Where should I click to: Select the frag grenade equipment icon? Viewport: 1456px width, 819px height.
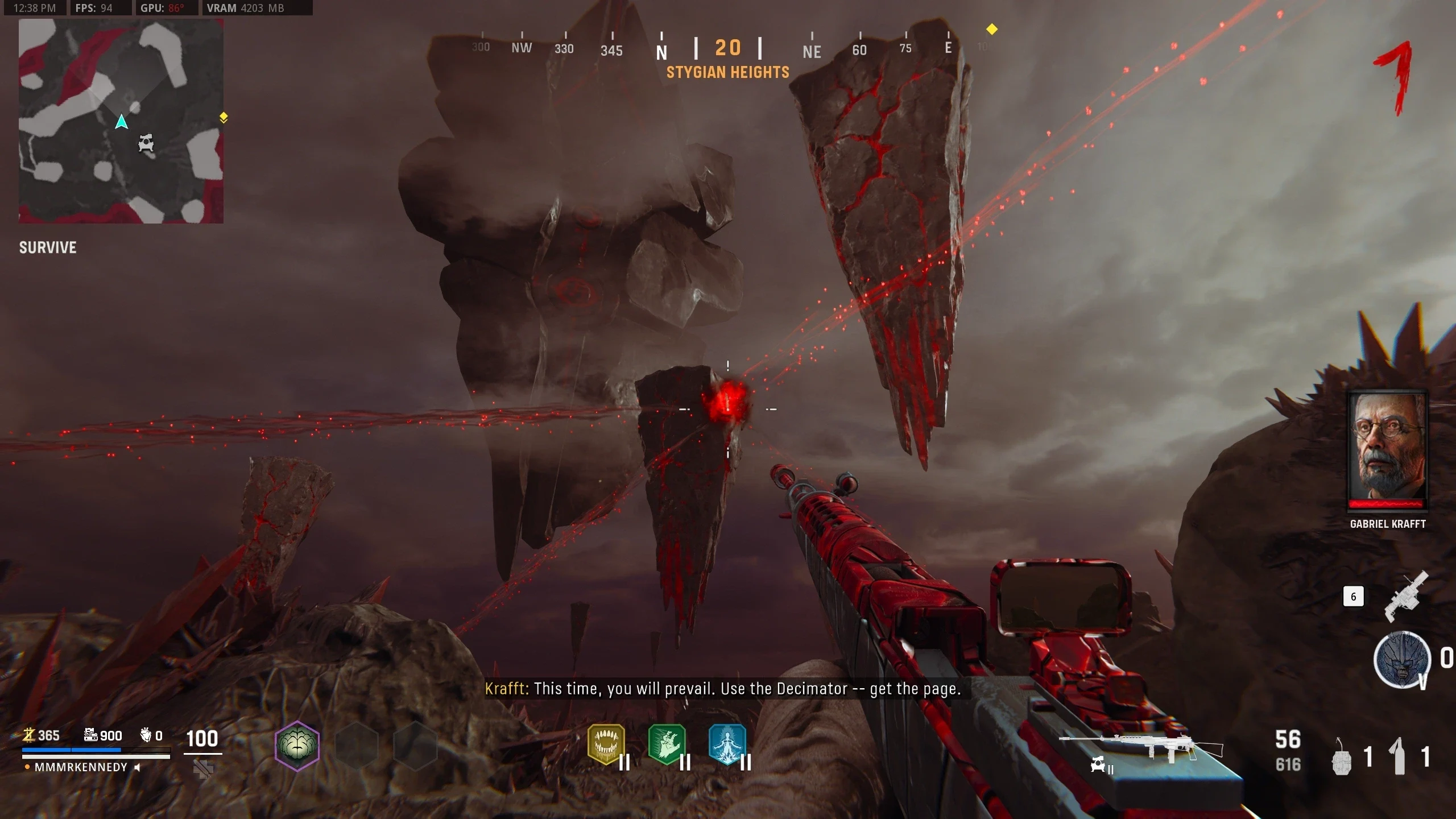point(1342,758)
